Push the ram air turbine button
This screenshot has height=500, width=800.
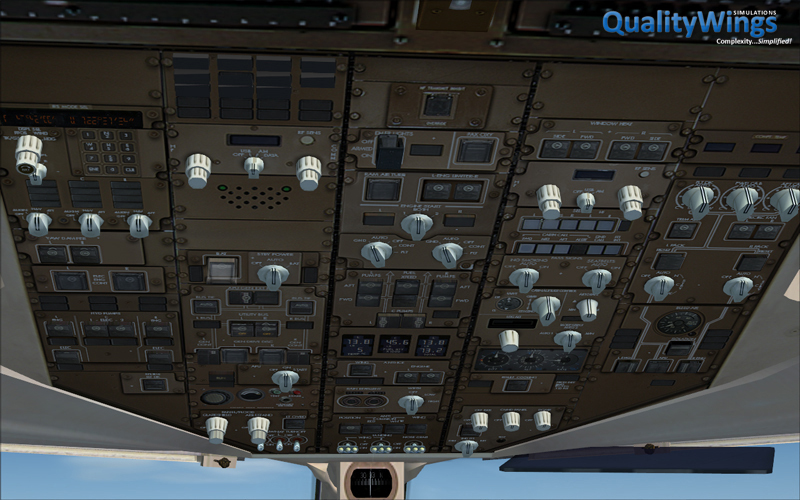(x=382, y=189)
